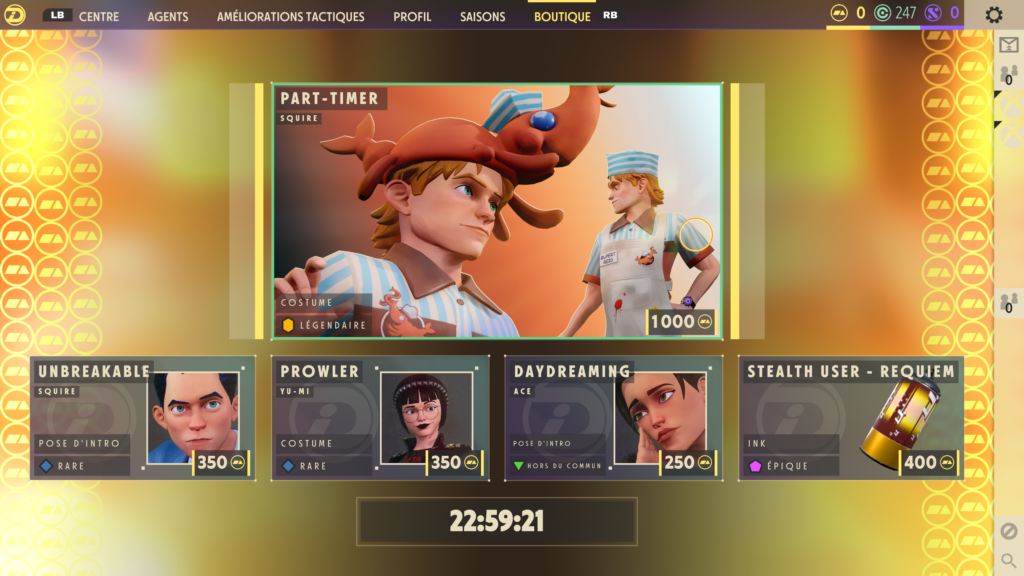Pick the Daydreaming intro pose for Ace

[x=613, y=417]
